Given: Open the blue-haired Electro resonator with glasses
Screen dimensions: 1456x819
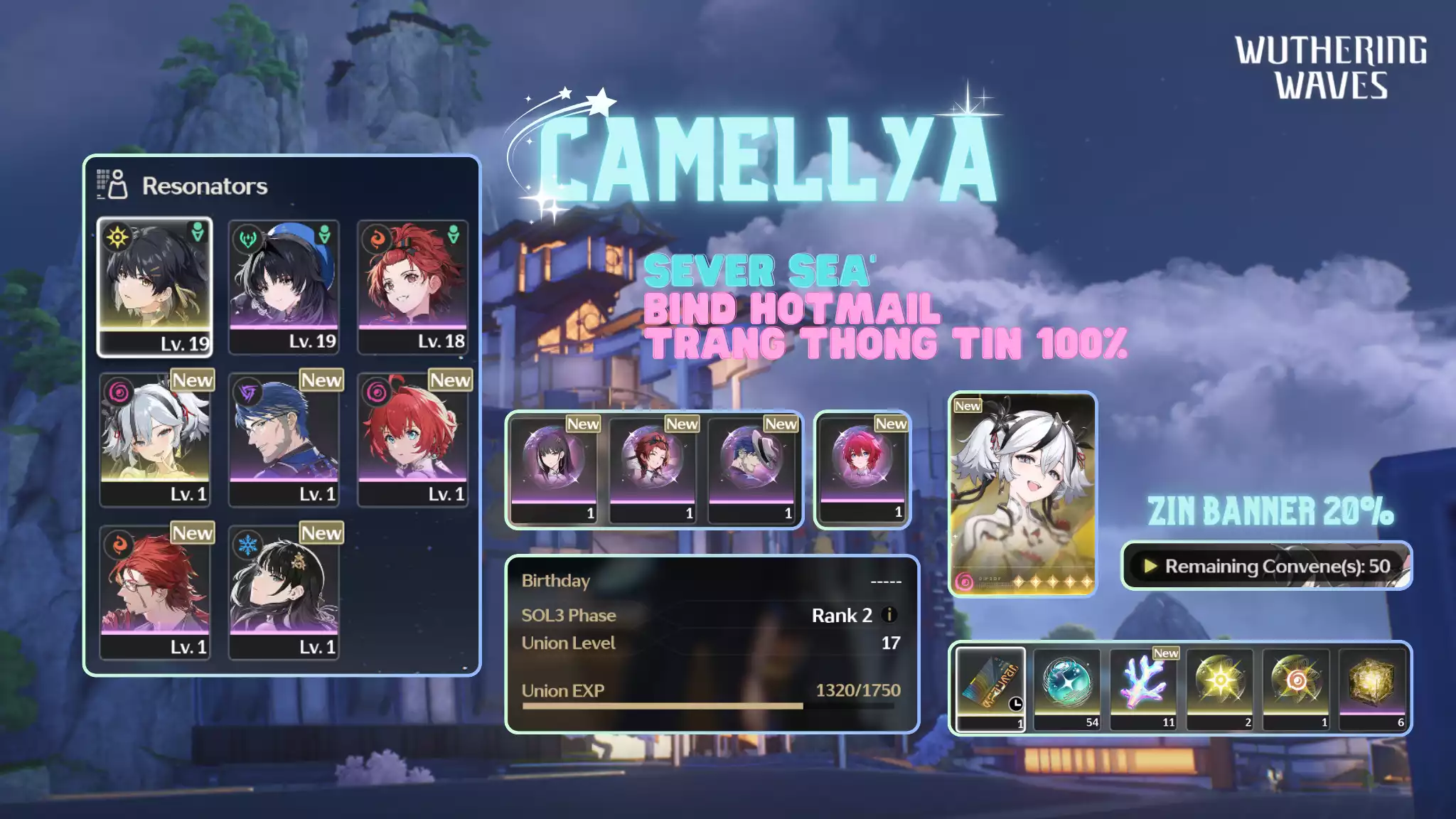Looking at the screenshot, I should pos(284,438).
